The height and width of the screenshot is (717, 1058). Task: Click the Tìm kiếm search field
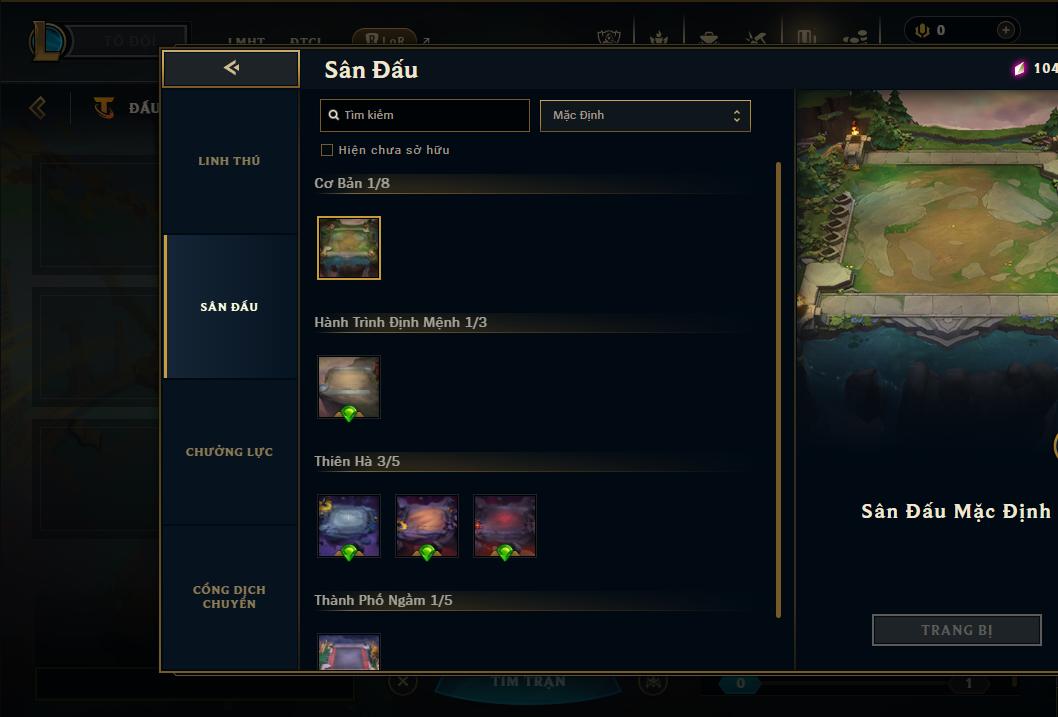[x=425, y=115]
